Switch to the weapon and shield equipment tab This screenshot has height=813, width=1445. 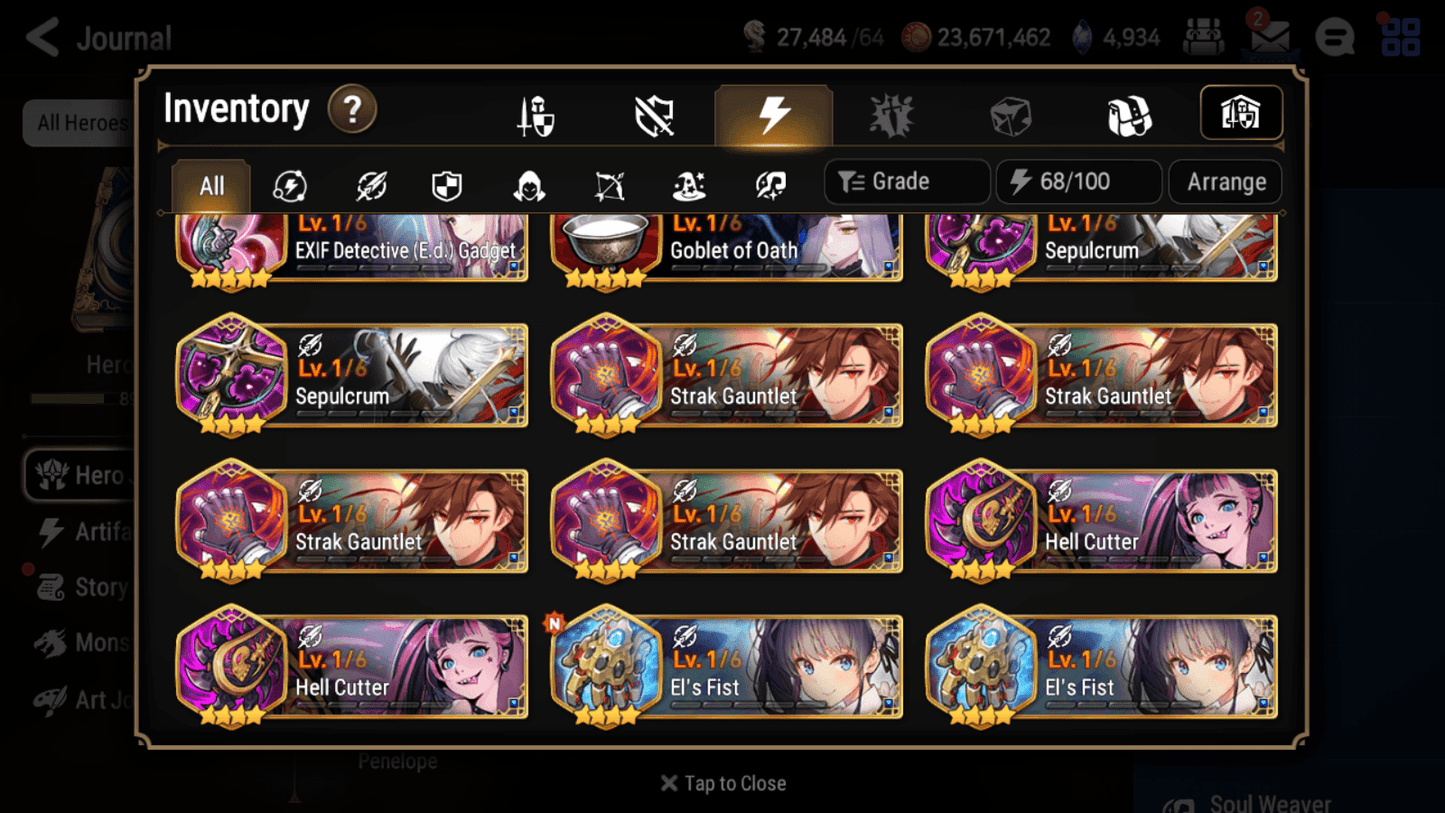coord(535,114)
